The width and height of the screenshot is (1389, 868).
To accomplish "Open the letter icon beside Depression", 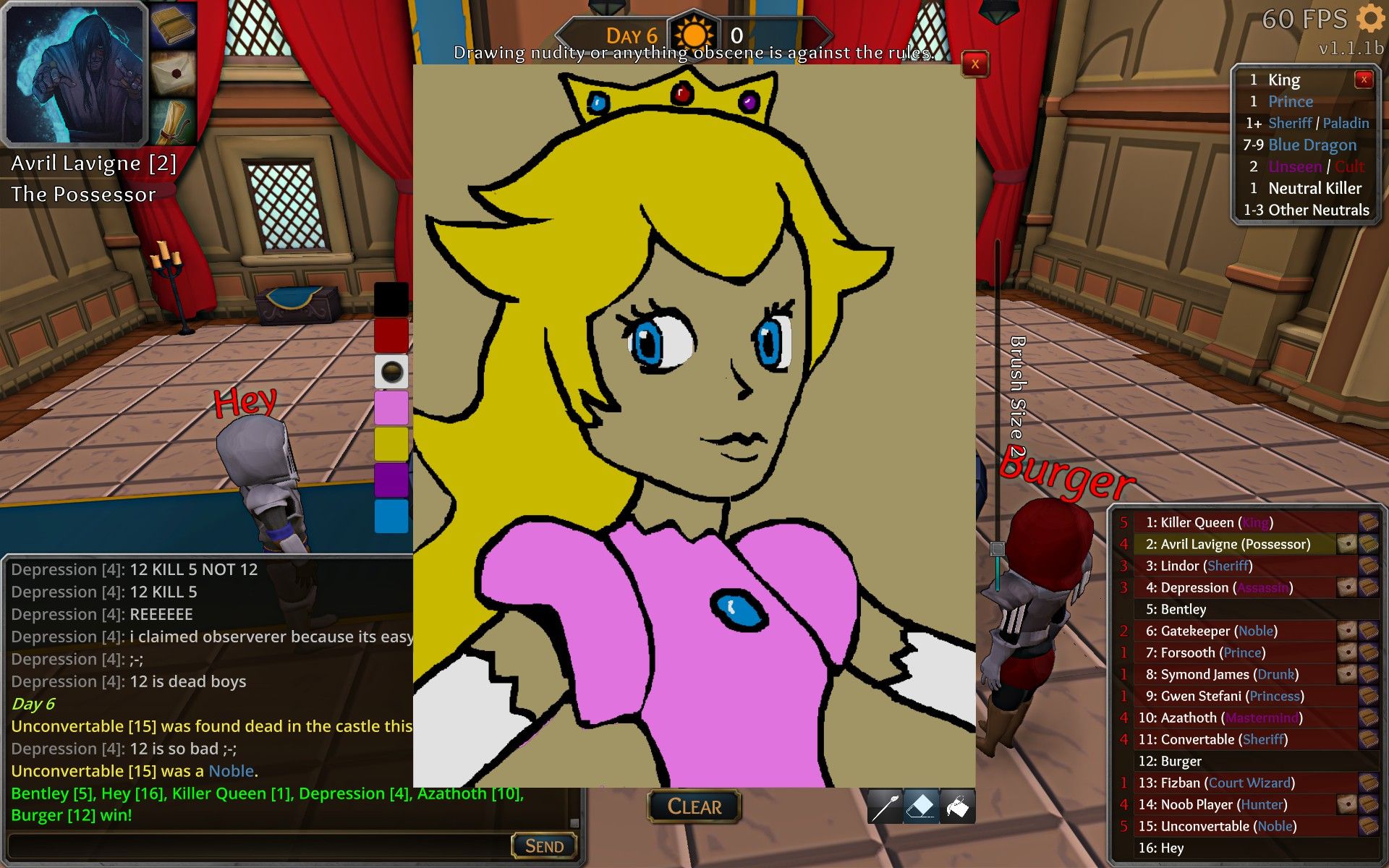I will point(1347,587).
